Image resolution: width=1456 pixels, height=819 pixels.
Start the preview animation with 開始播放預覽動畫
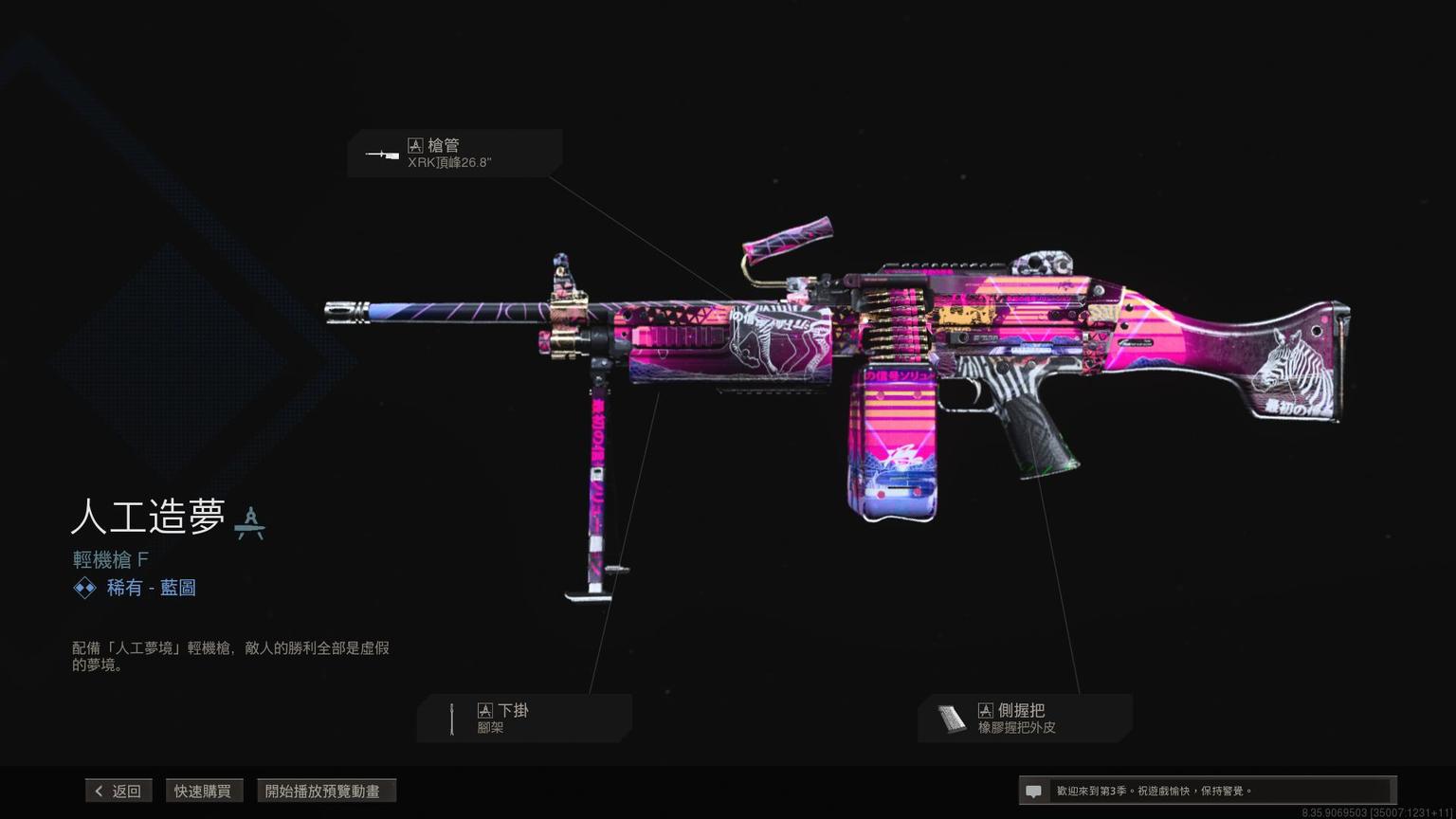click(x=325, y=791)
